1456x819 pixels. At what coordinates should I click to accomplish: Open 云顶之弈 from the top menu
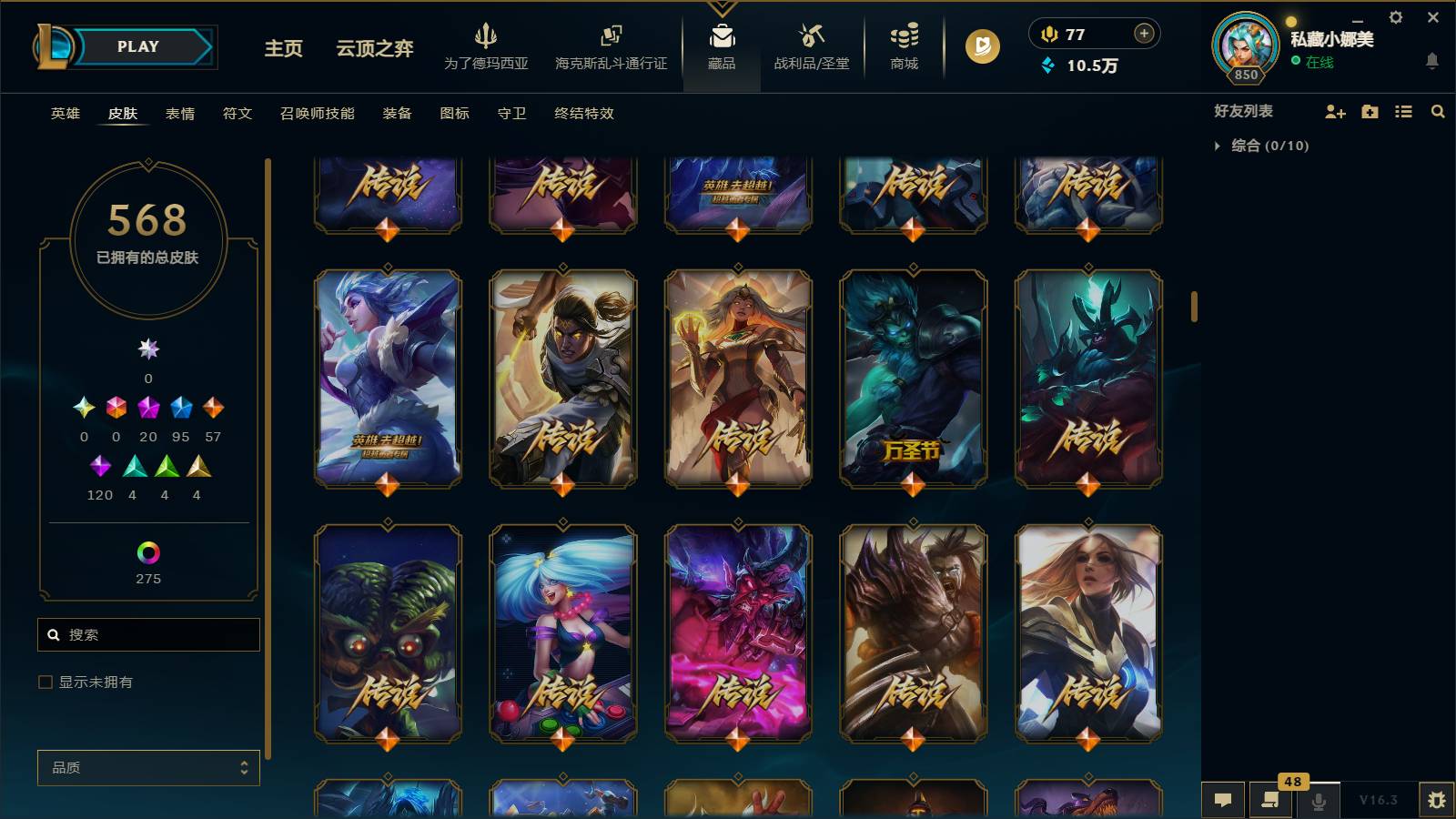click(x=372, y=50)
